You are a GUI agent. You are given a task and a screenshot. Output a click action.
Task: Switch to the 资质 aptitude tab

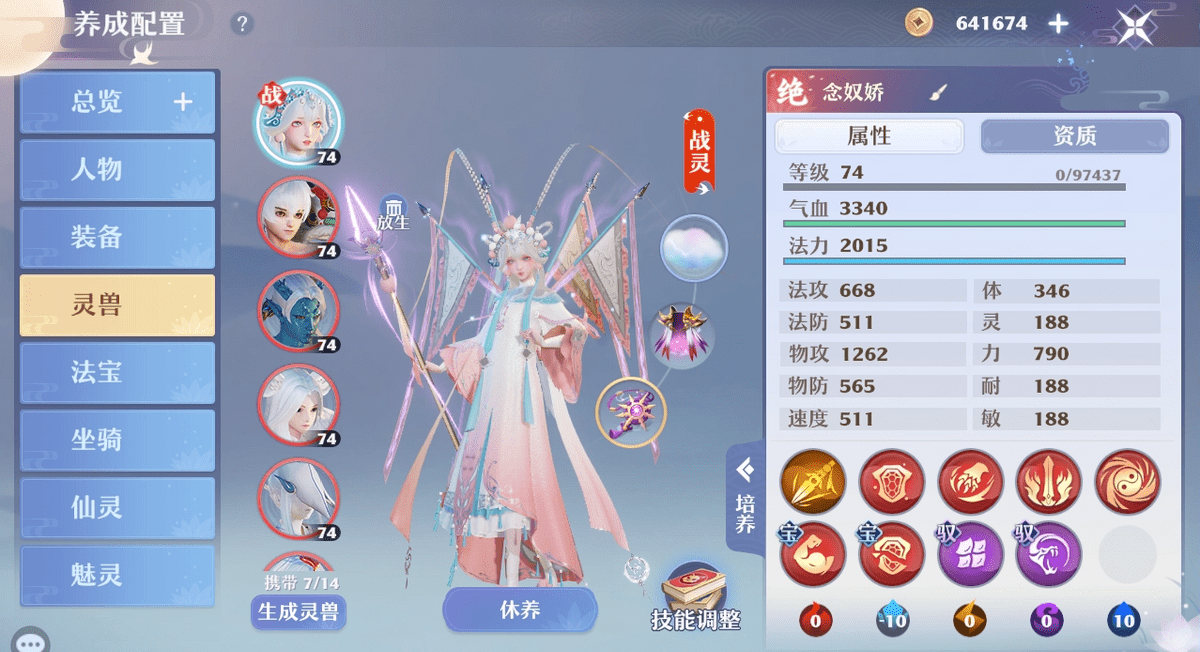pos(1074,136)
